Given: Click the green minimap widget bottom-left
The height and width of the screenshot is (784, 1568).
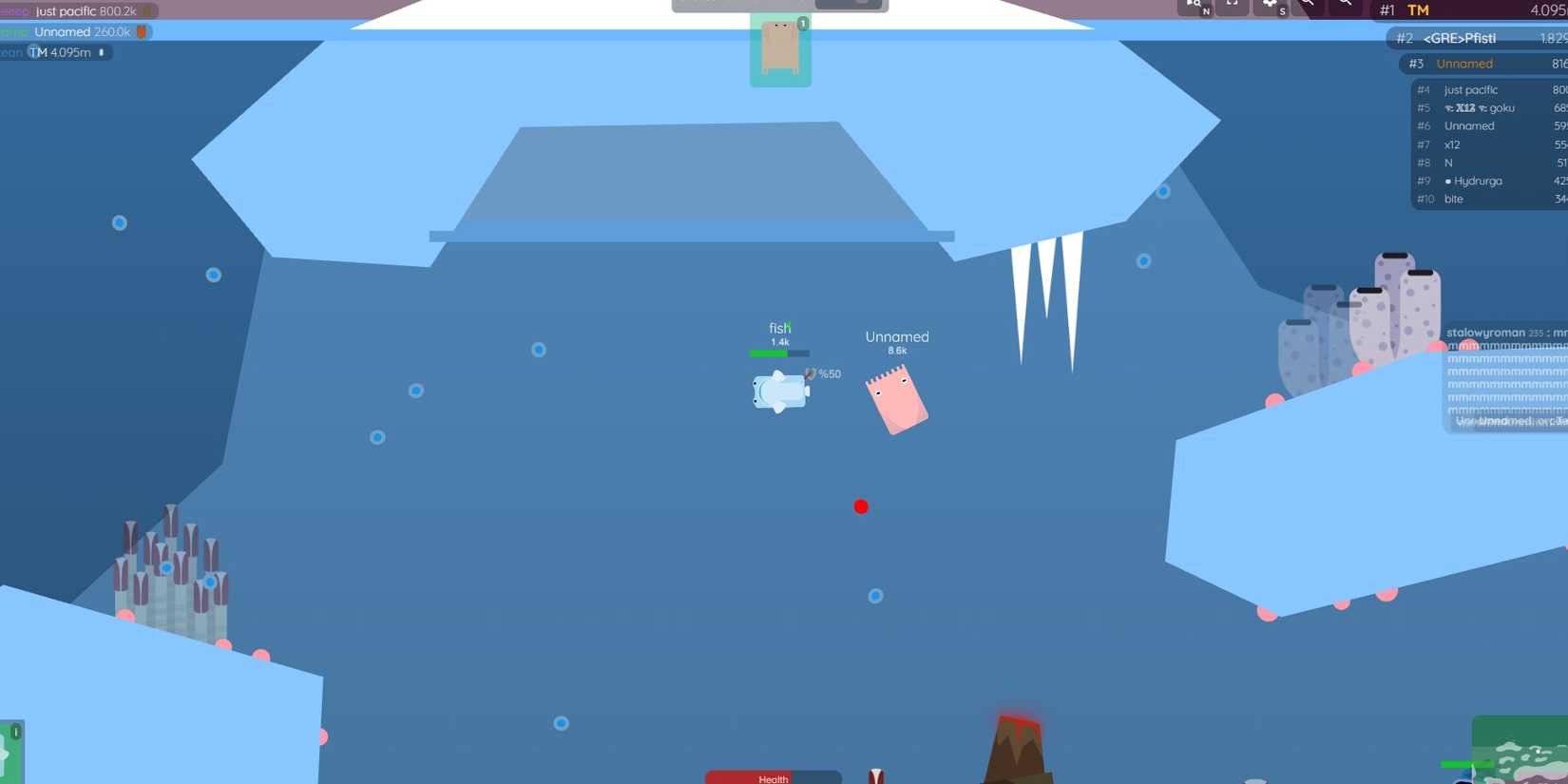Looking at the screenshot, I should point(10,755).
